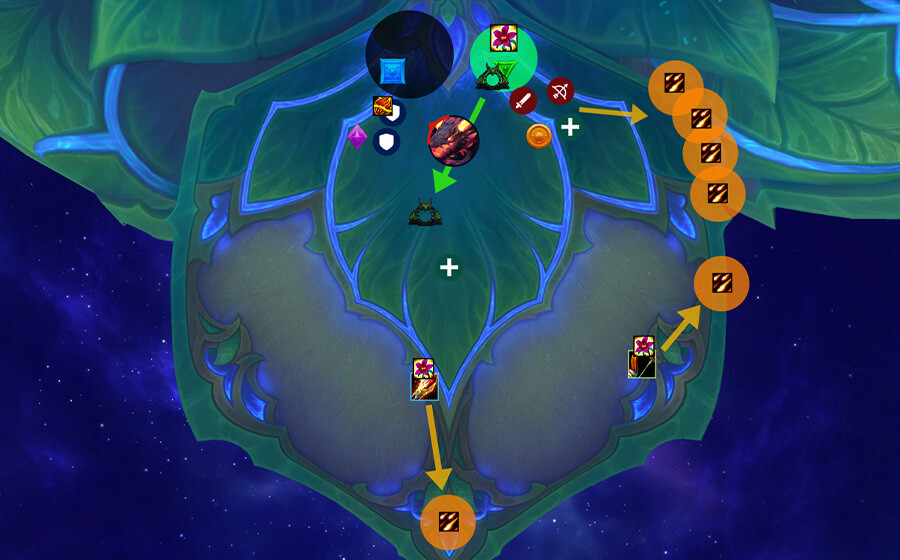Pick the red bow ranged icon

[560, 91]
